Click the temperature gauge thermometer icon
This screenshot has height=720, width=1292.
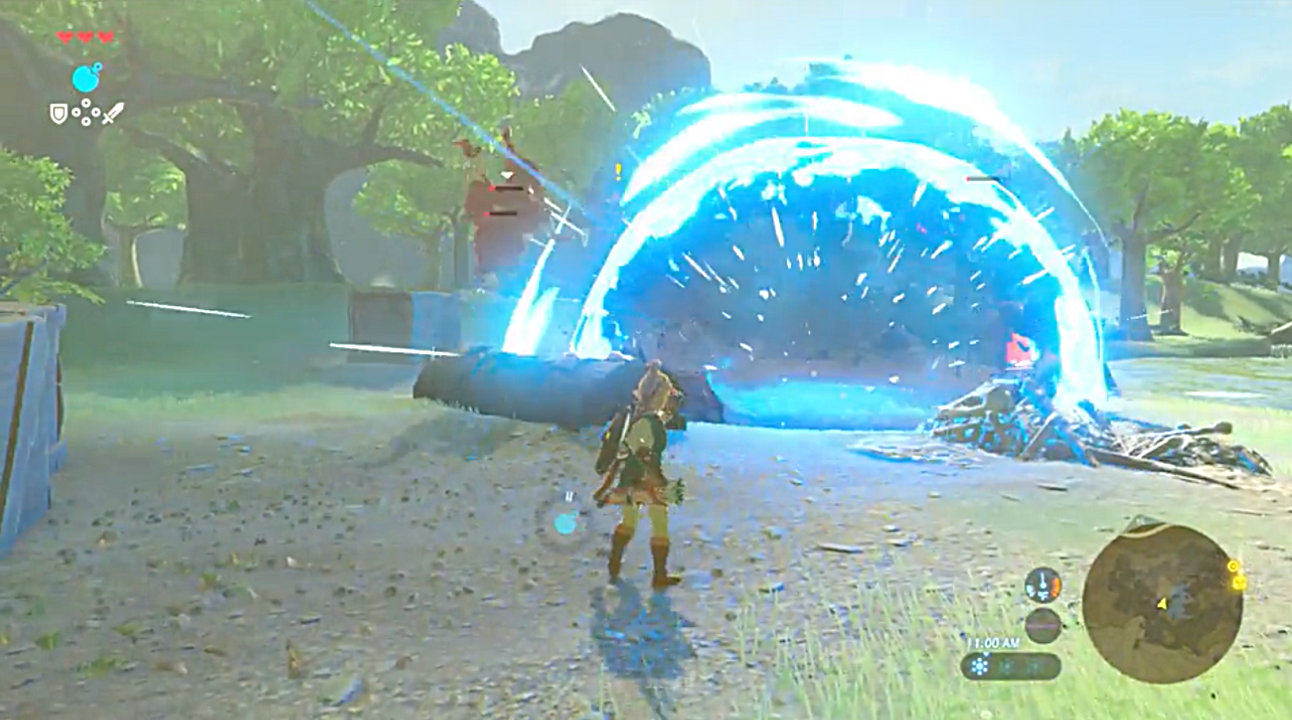point(1042,585)
